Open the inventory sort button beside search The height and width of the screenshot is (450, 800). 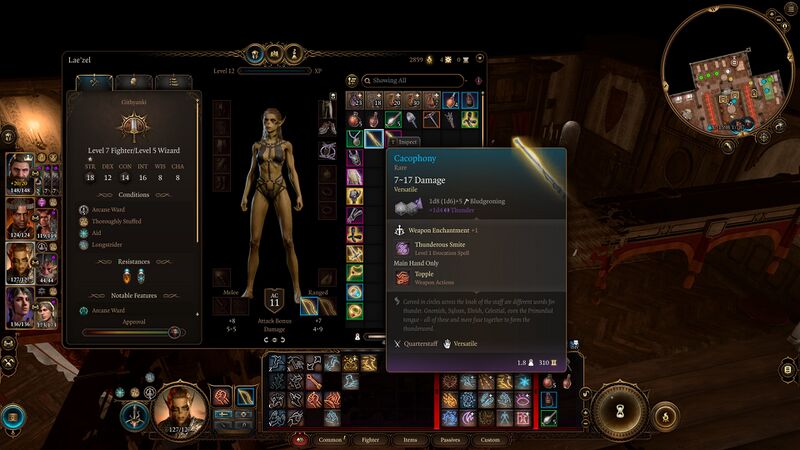pyautogui.click(x=352, y=80)
